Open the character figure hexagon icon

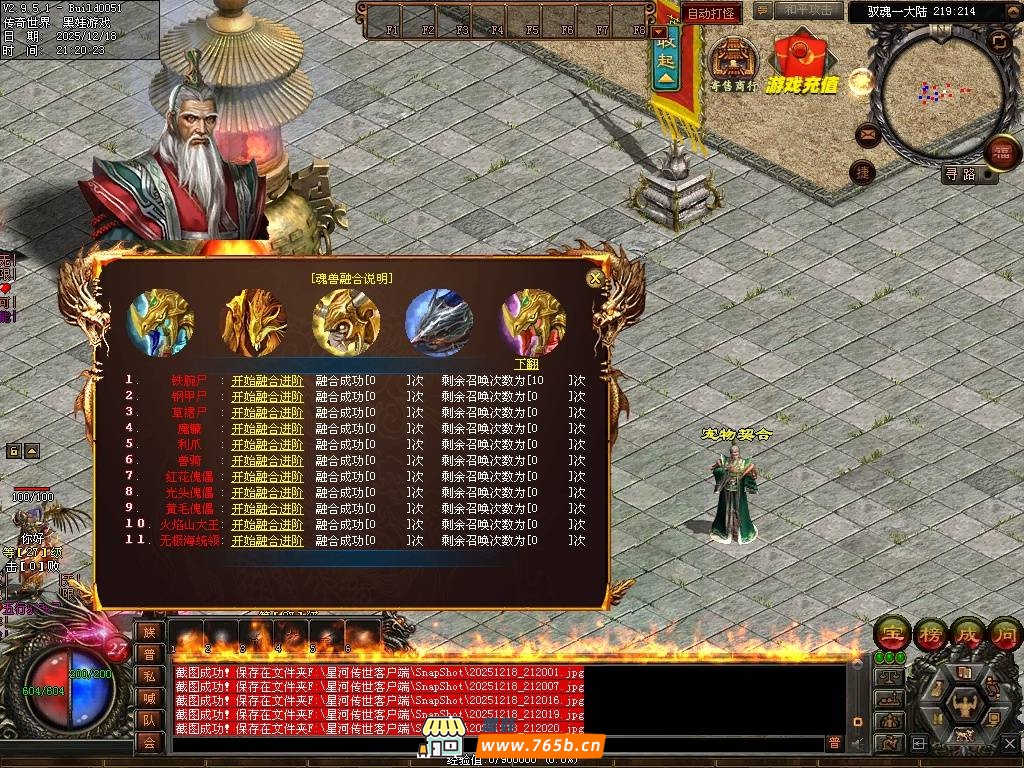tap(964, 703)
